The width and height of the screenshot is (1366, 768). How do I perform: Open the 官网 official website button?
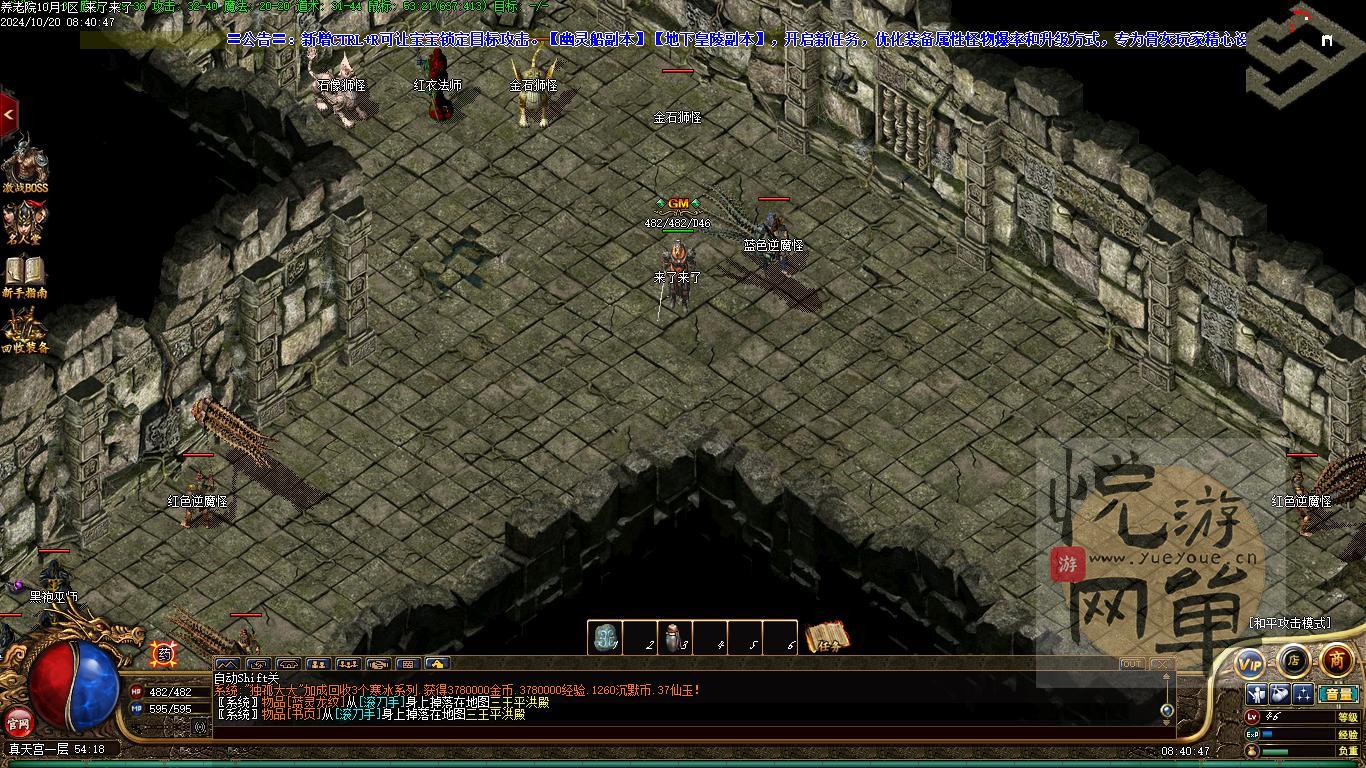(19, 721)
